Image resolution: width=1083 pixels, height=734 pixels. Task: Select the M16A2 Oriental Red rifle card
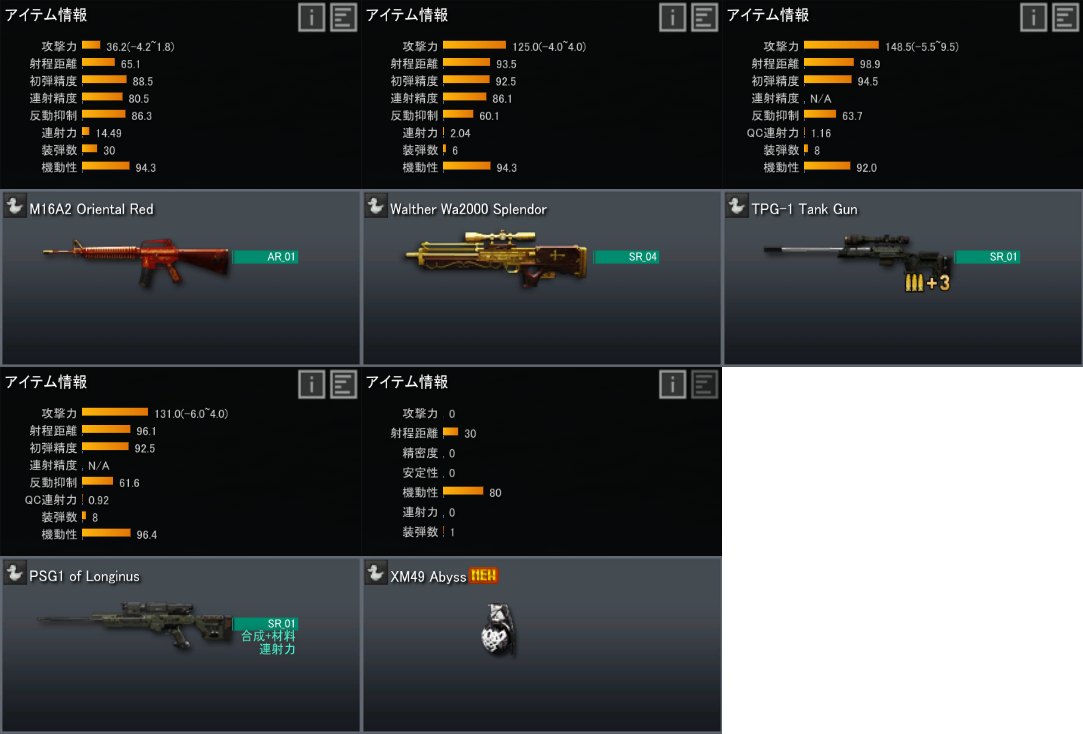click(x=180, y=277)
